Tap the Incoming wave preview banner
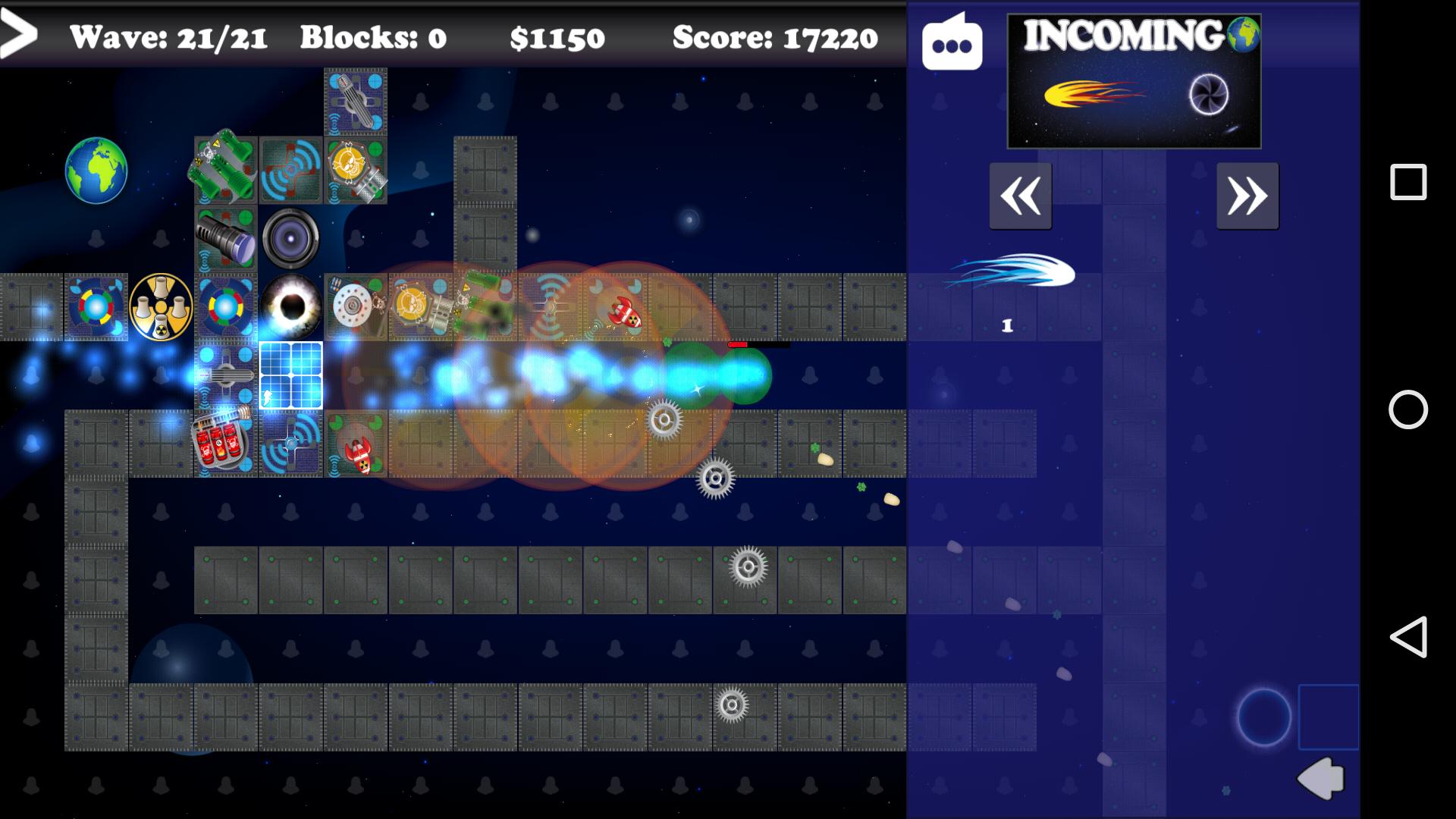The height and width of the screenshot is (819, 1456). coord(1134,81)
